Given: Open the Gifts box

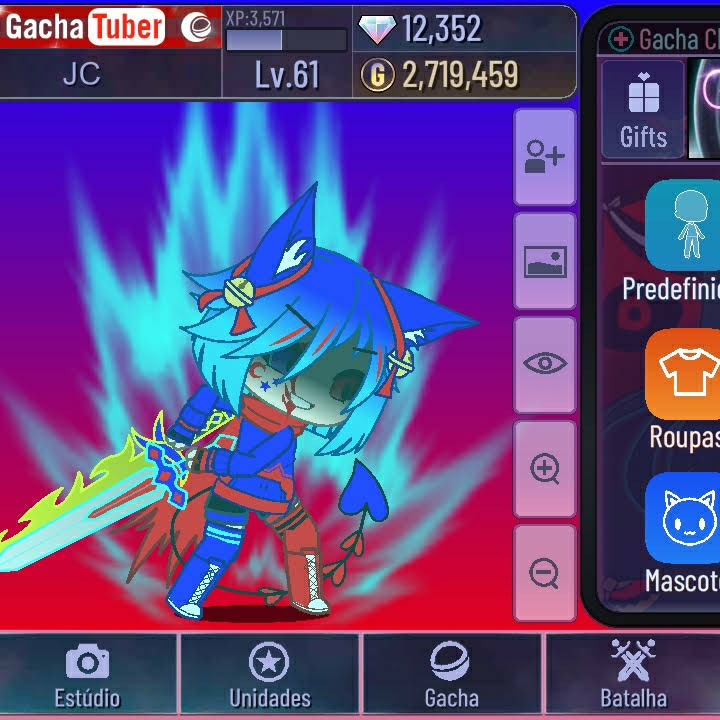Looking at the screenshot, I should point(643,110).
